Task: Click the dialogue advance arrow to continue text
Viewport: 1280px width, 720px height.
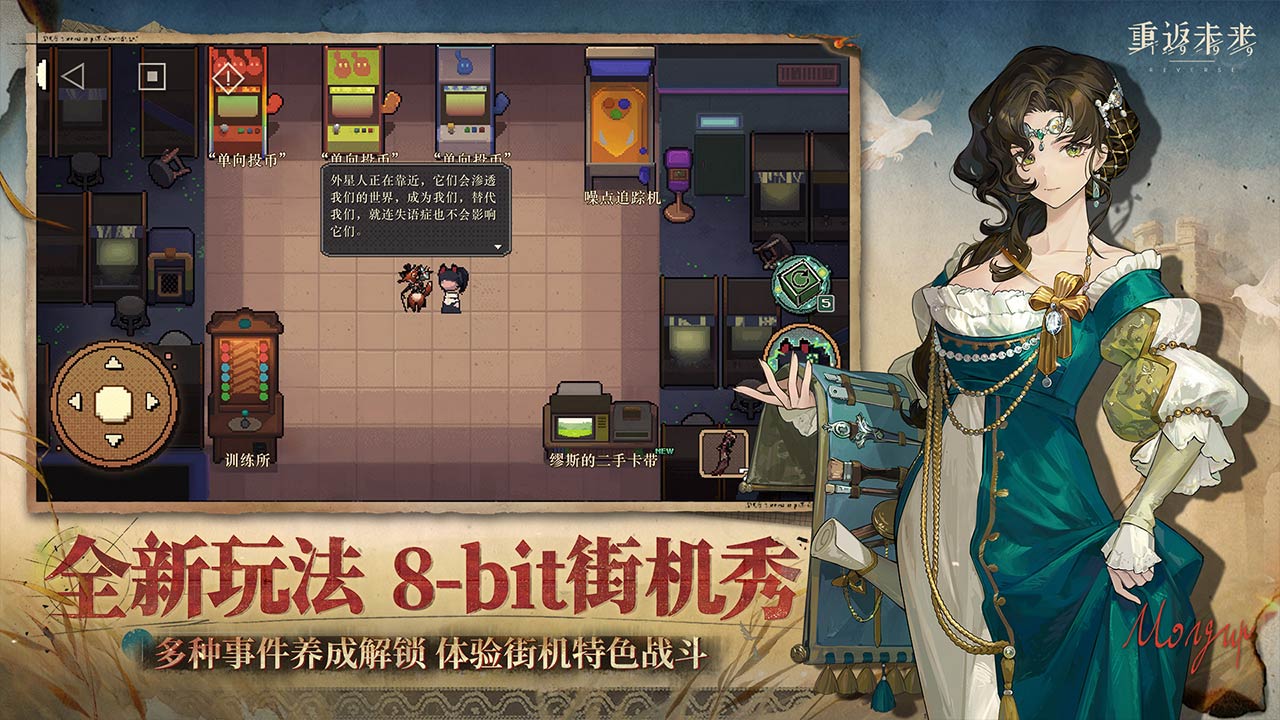Action: click(x=498, y=247)
